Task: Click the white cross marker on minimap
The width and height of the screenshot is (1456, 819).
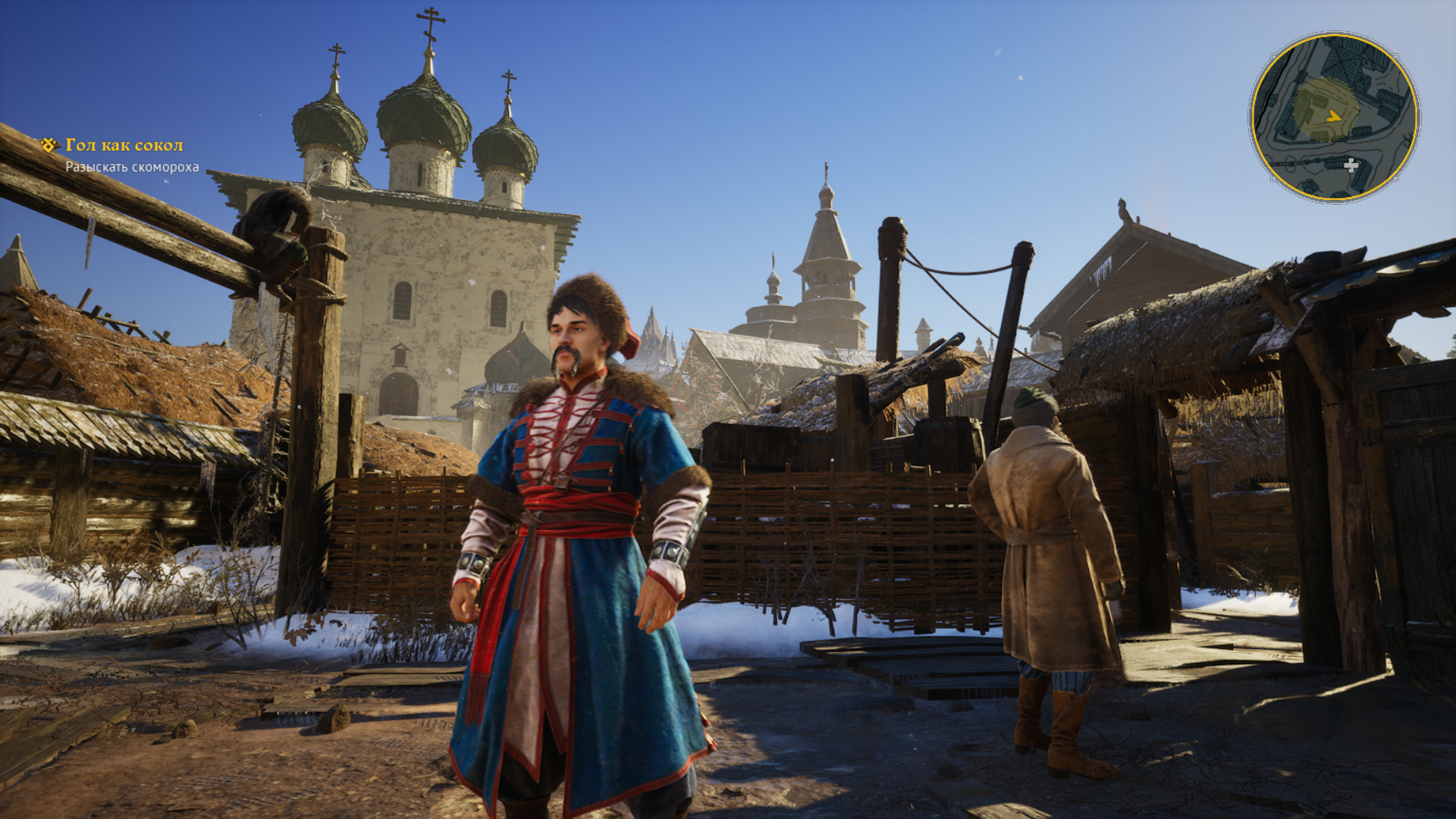Action: click(x=1351, y=165)
